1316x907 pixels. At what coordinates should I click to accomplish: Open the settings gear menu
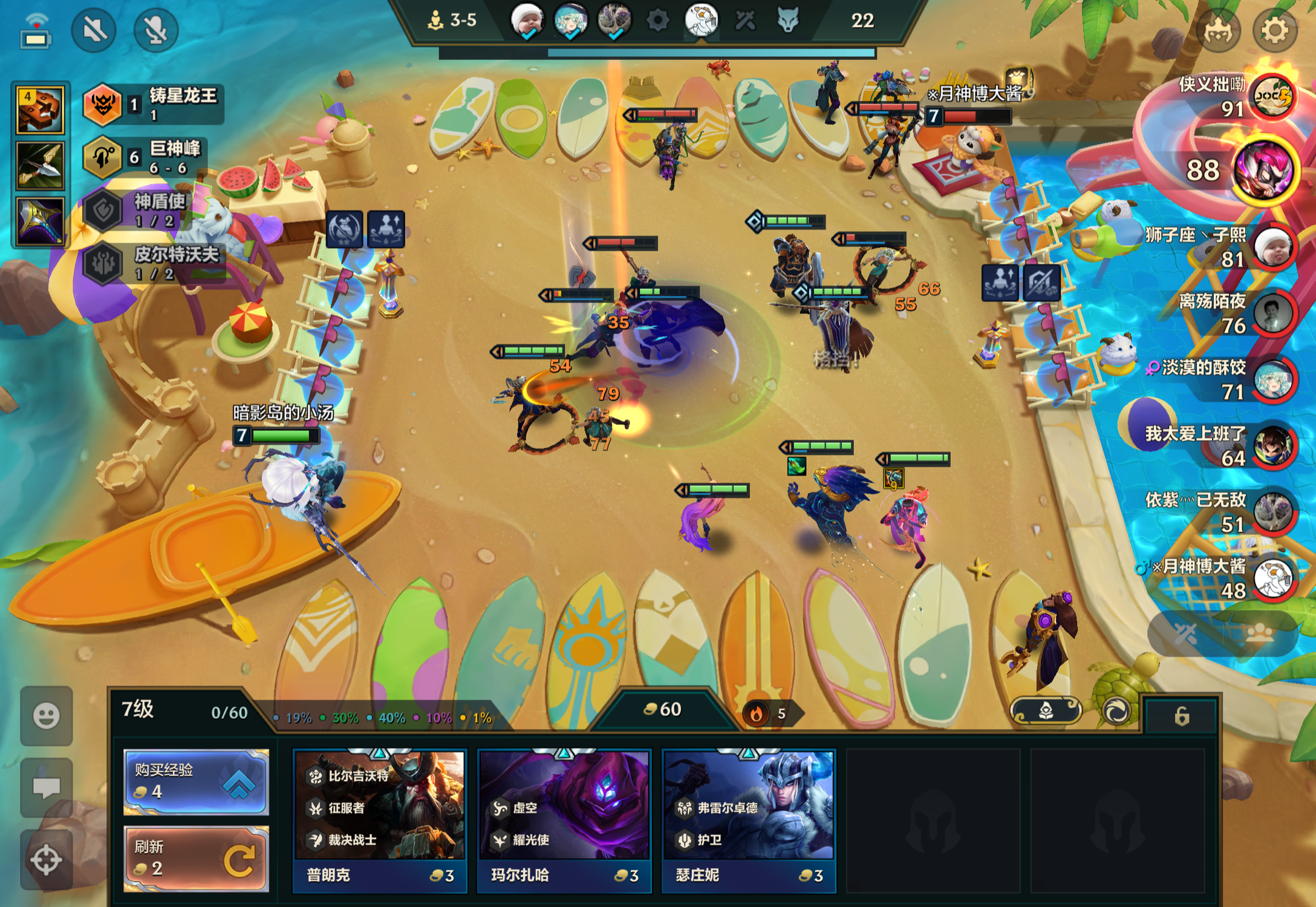pyautogui.click(x=1274, y=30)
